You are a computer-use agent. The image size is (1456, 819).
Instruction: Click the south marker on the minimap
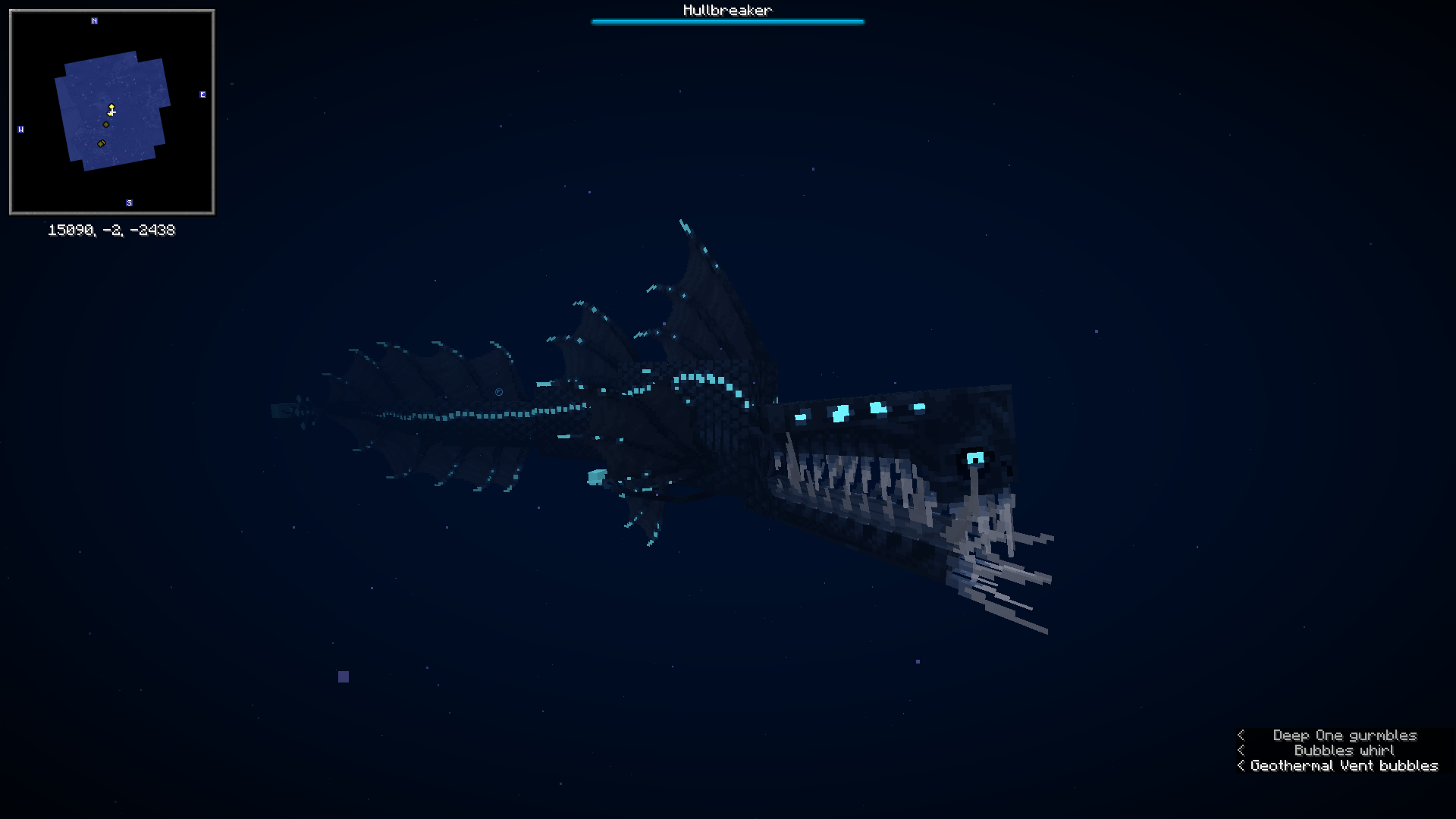[129, 202]
